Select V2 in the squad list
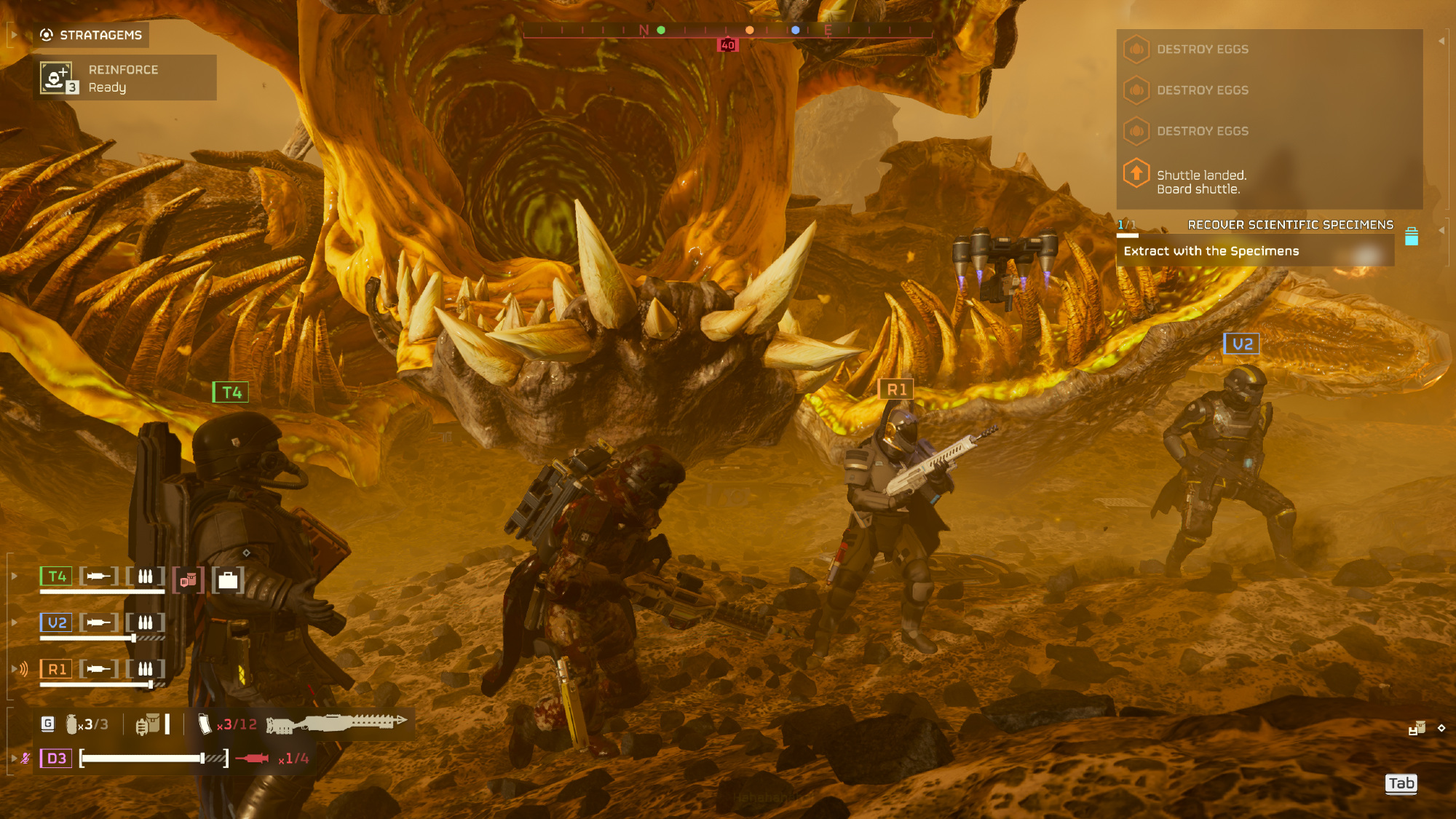This screenshot has height=819, width=1456. [56, 622]
